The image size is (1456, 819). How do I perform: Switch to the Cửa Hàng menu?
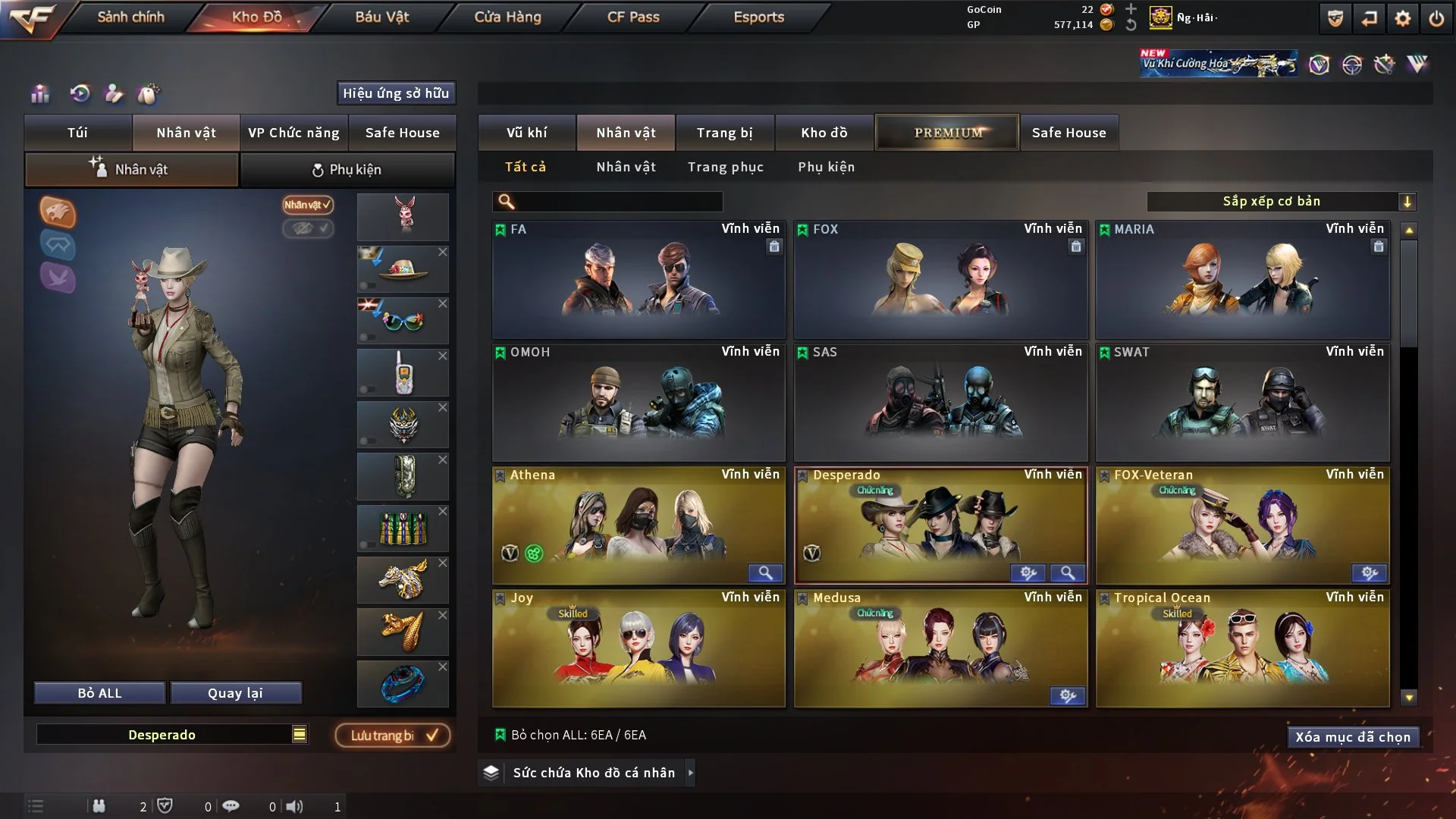(507, 17)
